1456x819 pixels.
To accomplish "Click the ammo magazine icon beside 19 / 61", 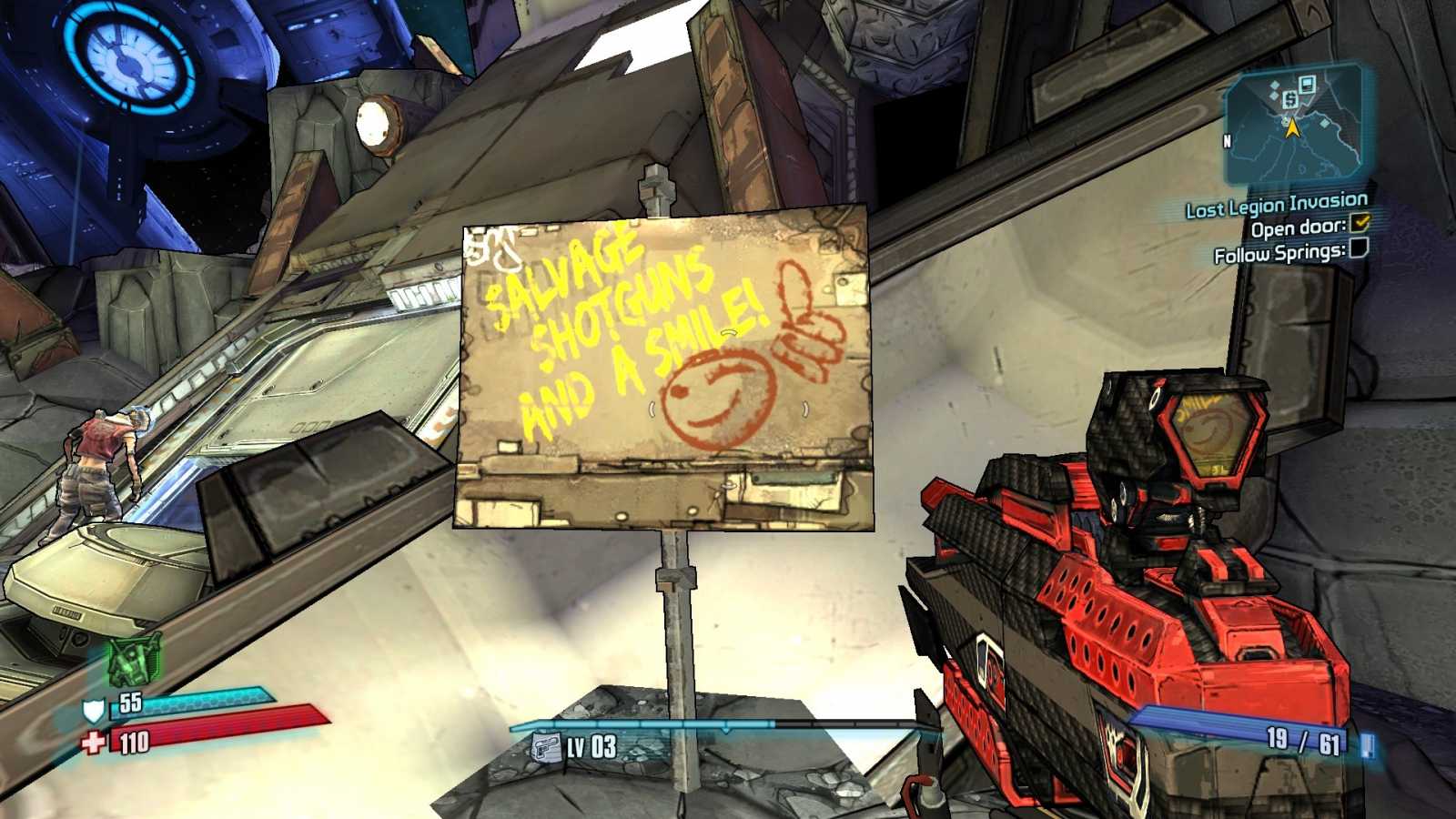I will (1367, 746).
